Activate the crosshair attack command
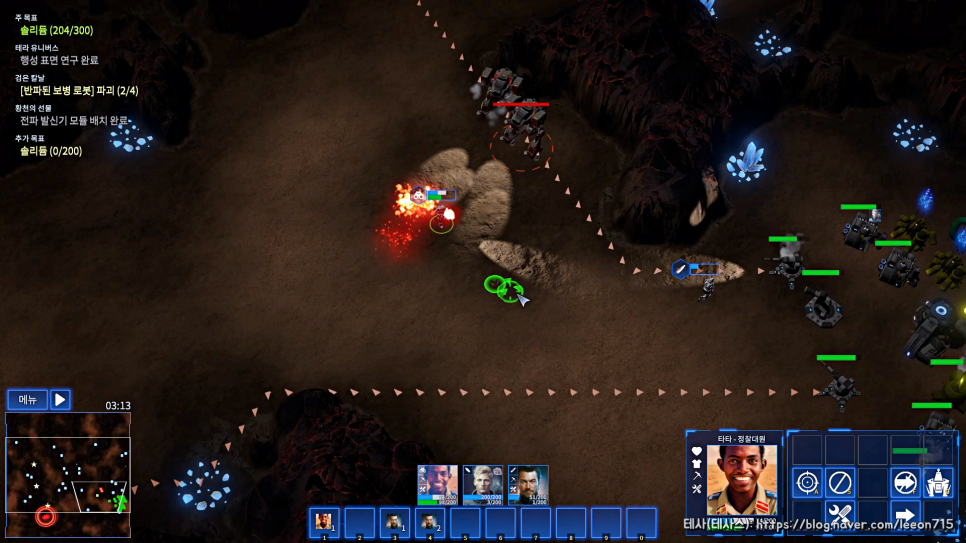The image size is (966, 543). pyautogui.click(x=807, y=483)
